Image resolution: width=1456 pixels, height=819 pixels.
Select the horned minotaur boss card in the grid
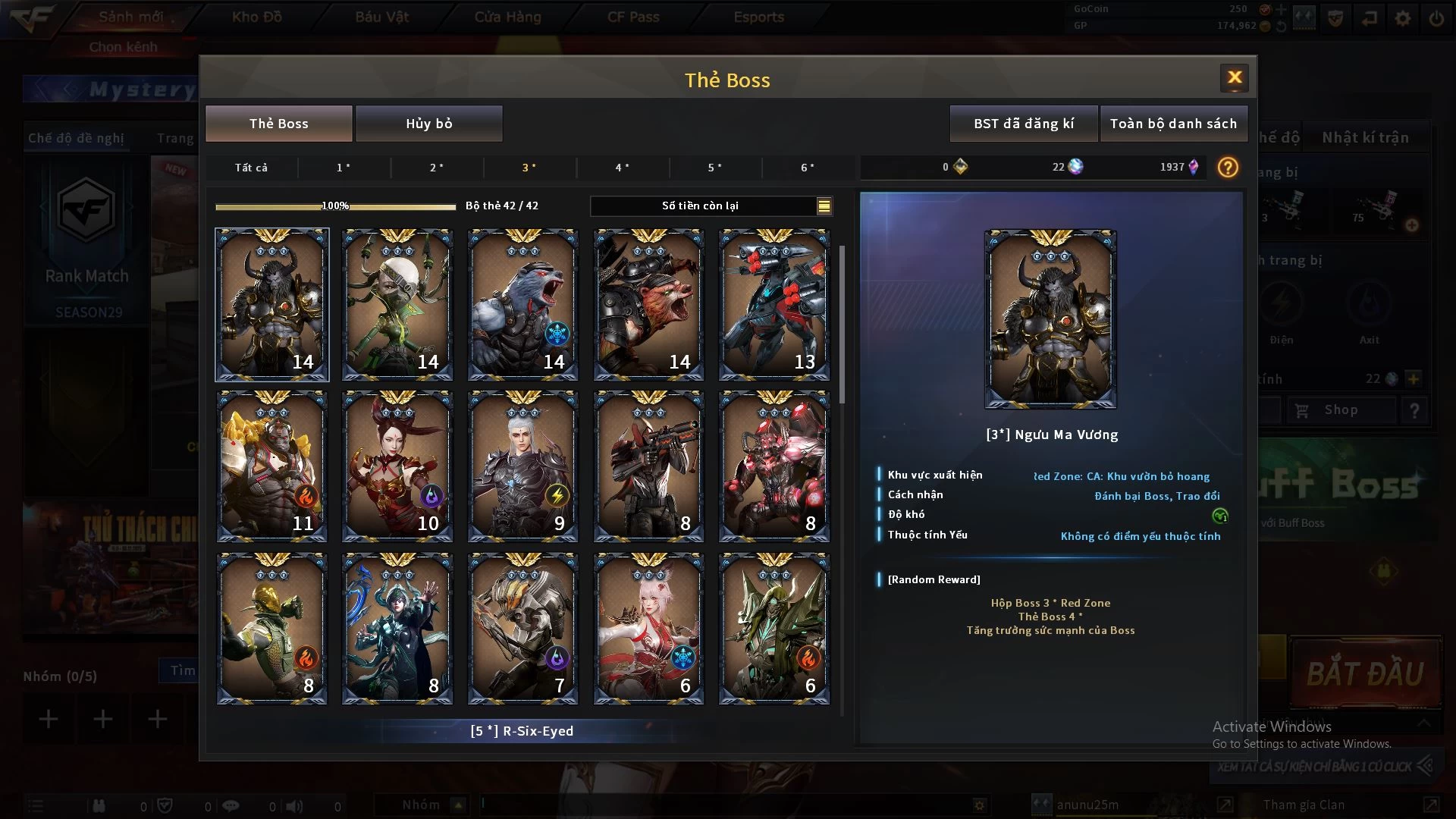[272, 305]
